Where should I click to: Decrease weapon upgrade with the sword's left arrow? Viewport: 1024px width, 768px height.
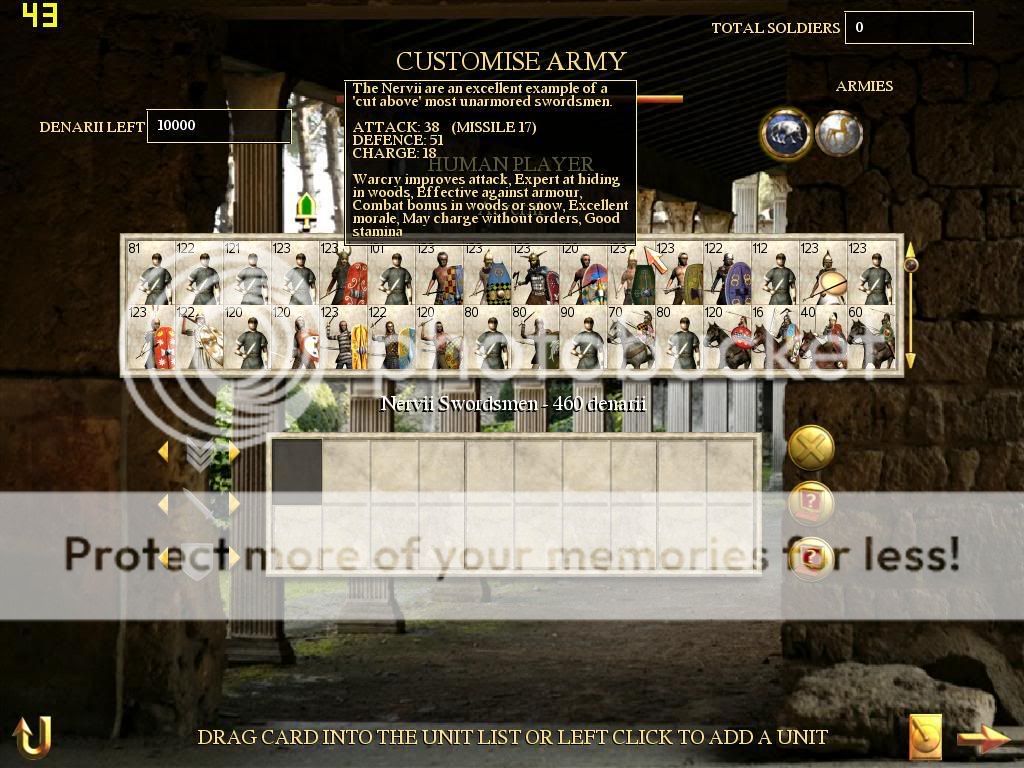(x=163, y=505)
